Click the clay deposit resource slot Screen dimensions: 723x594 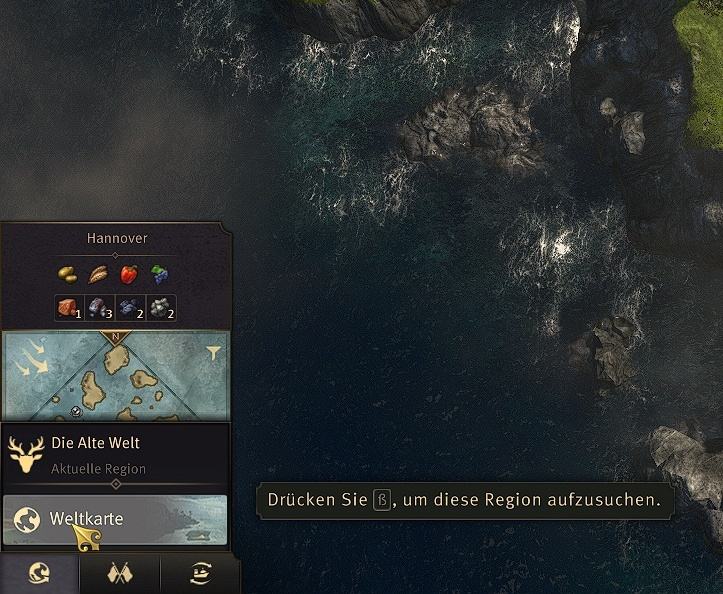[69, 308]
